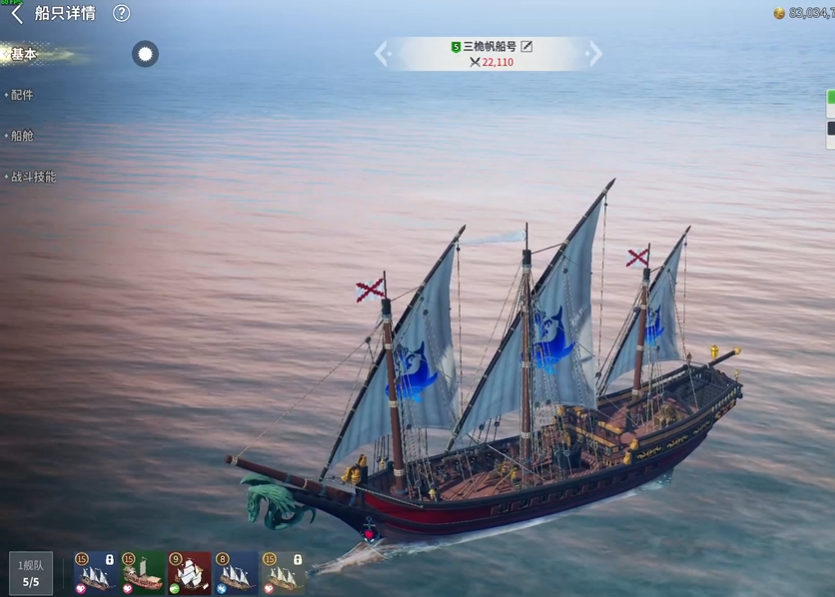This screenshot has width=835, height=597.
Task: Open the 1舰队 fleet selector
Action: click(31, 574)
